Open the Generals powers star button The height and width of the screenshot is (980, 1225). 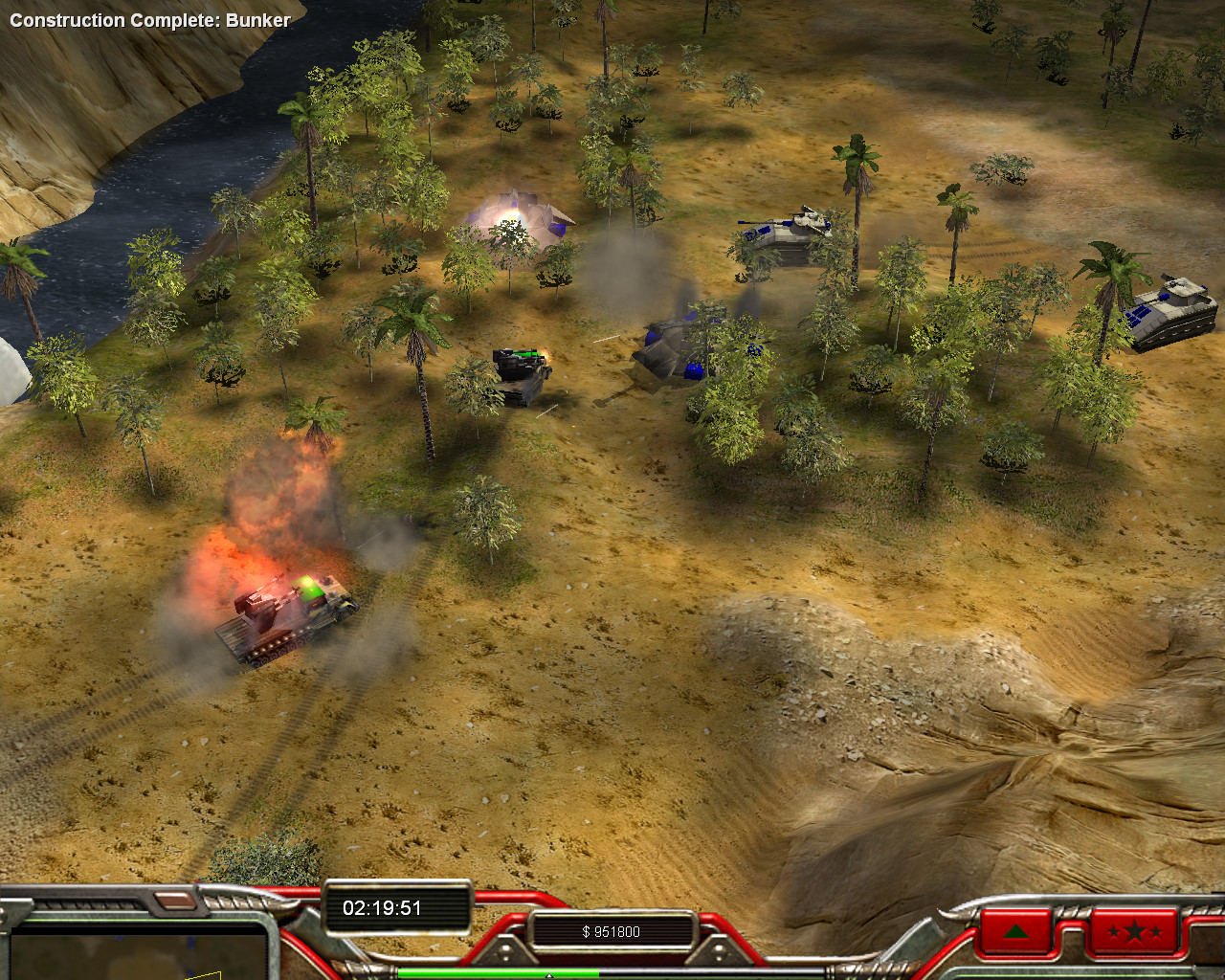1133,930
